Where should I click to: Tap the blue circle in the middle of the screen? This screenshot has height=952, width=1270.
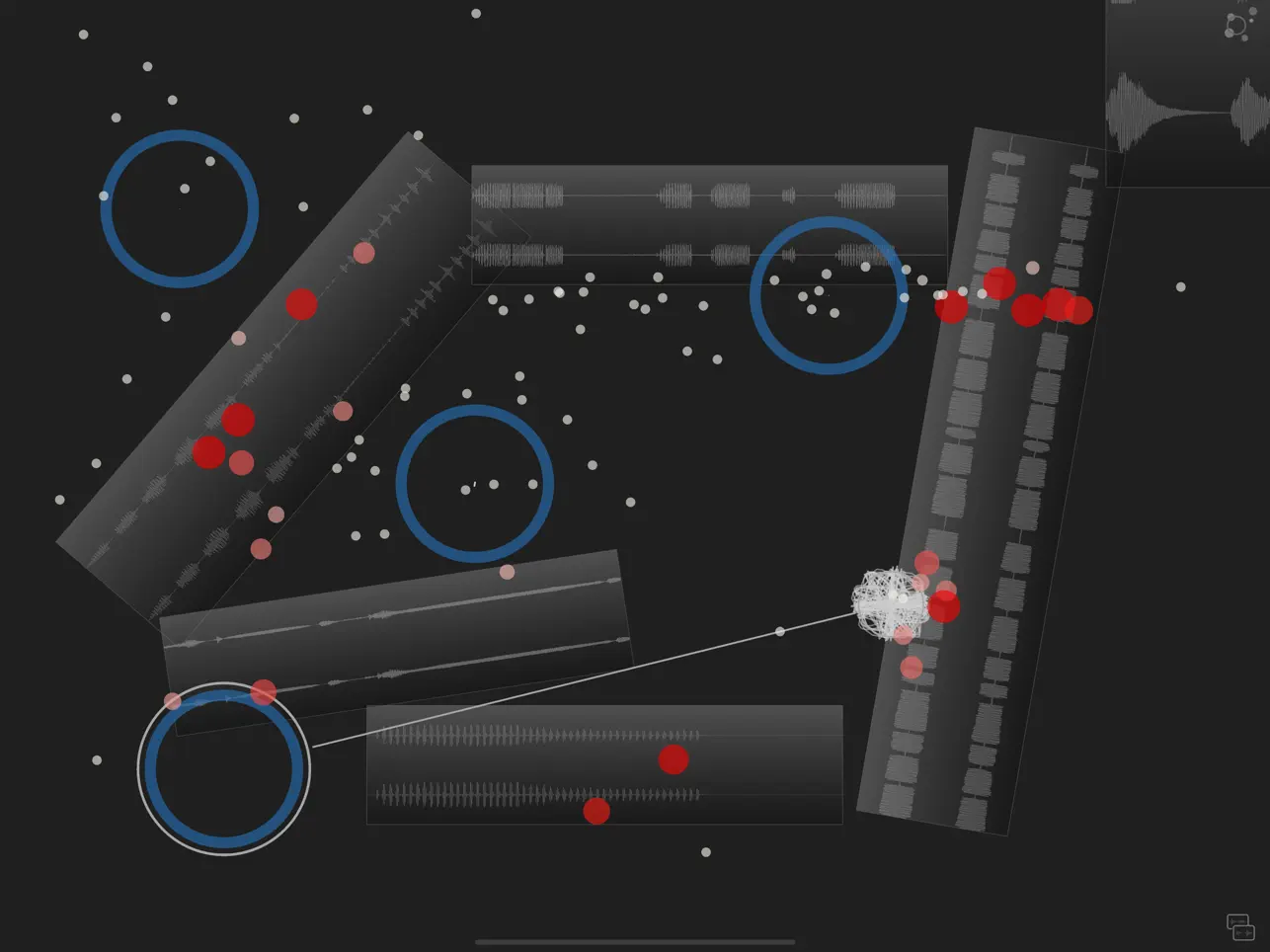[475, 483]
